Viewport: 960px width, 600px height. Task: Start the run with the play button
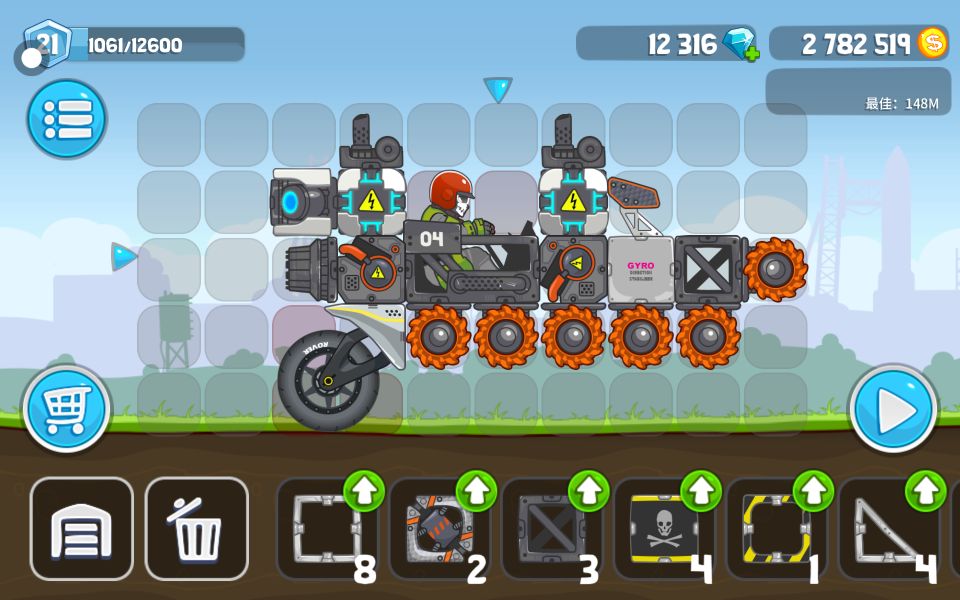[x=893, y=409]
